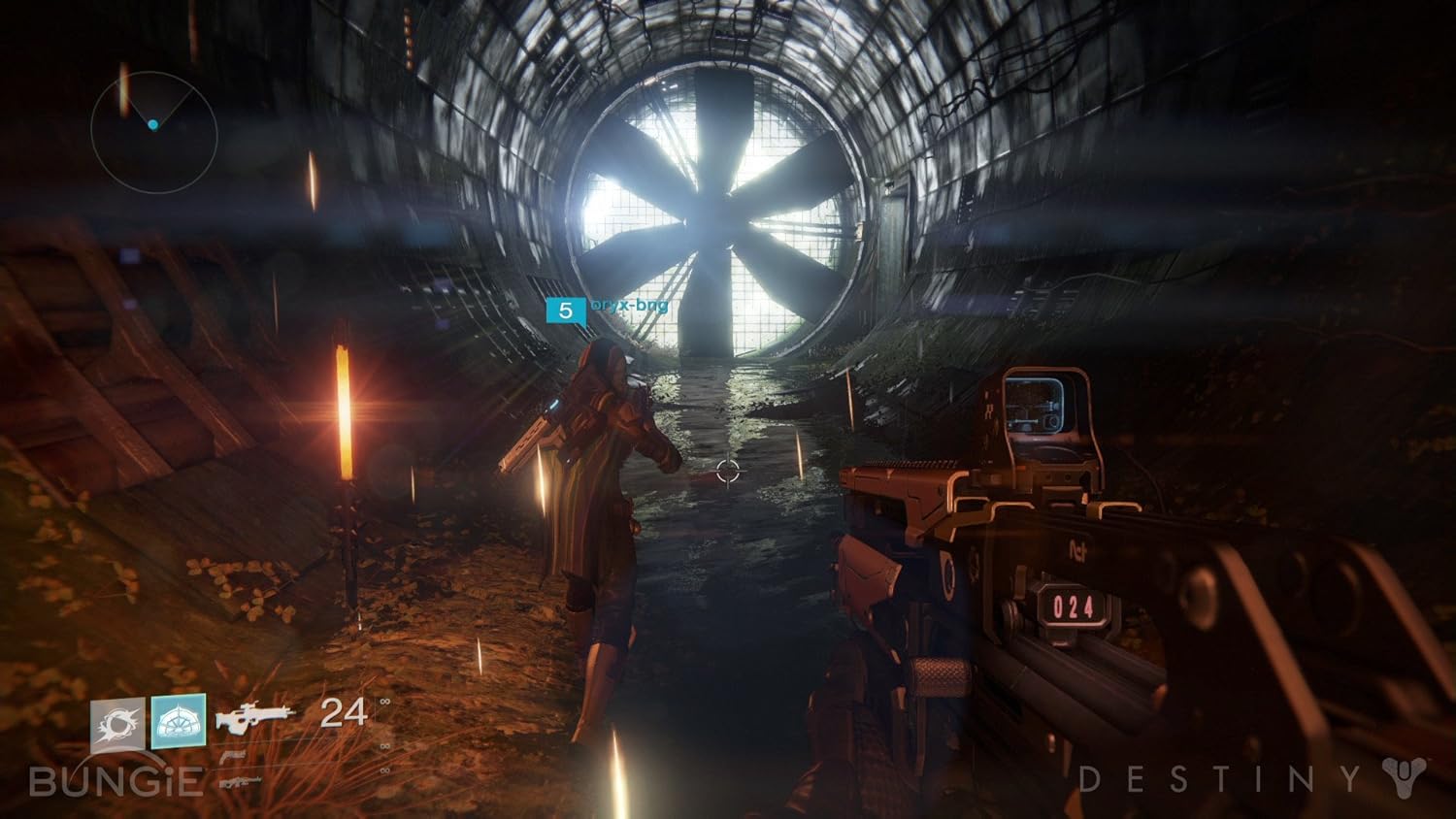
Task: Toggle the highlighted super ability tile
Action: click(179, 721)
